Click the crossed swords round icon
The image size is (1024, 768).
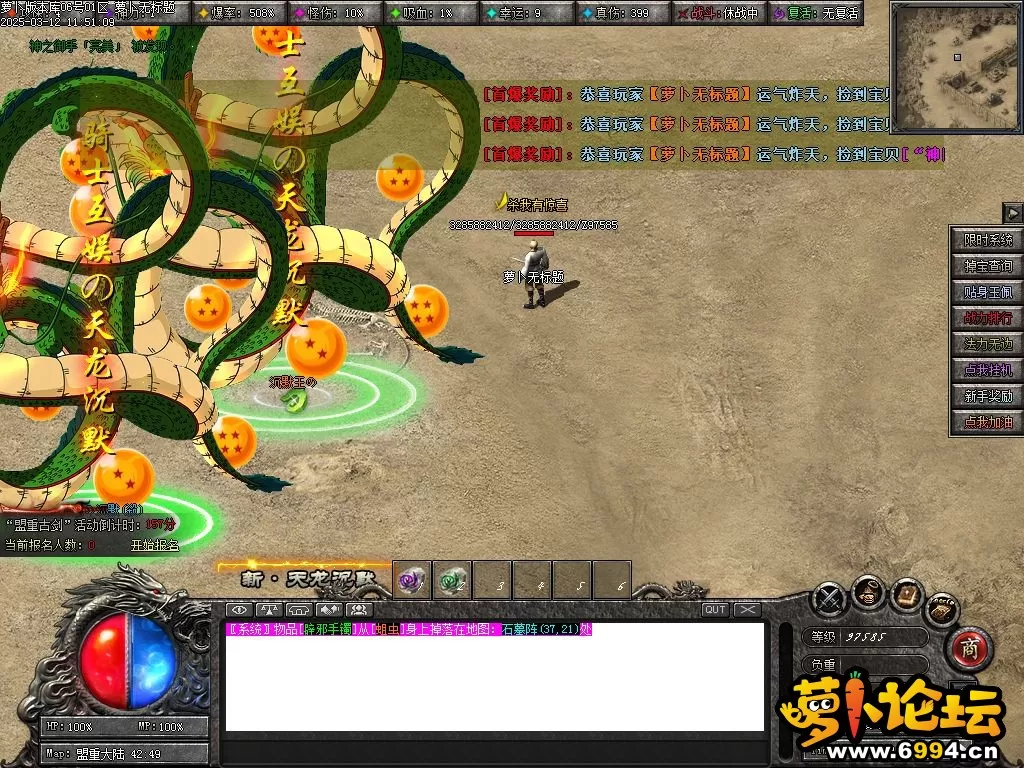pos(830,599)
